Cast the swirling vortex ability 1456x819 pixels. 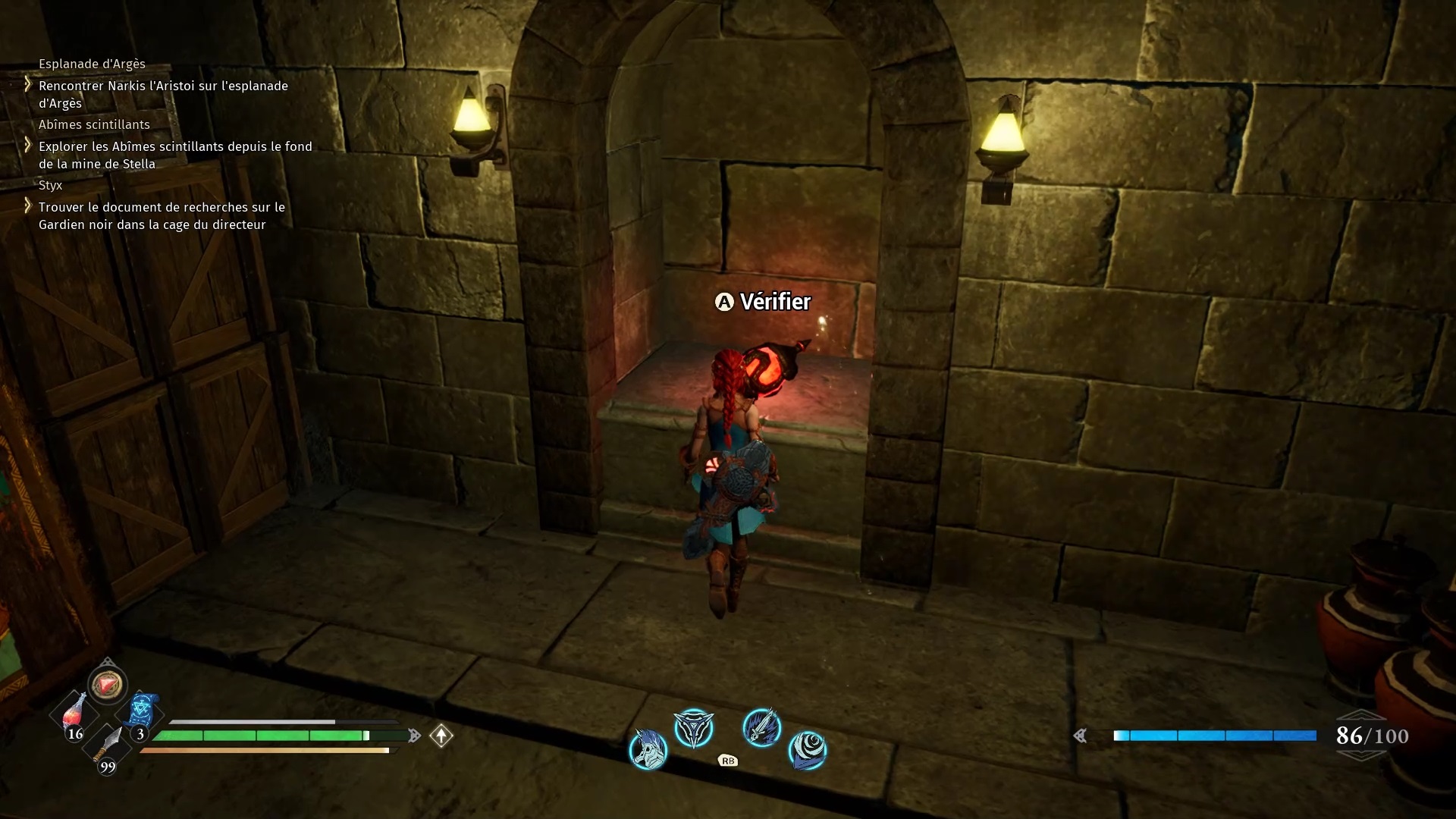(x=807, y=749)
